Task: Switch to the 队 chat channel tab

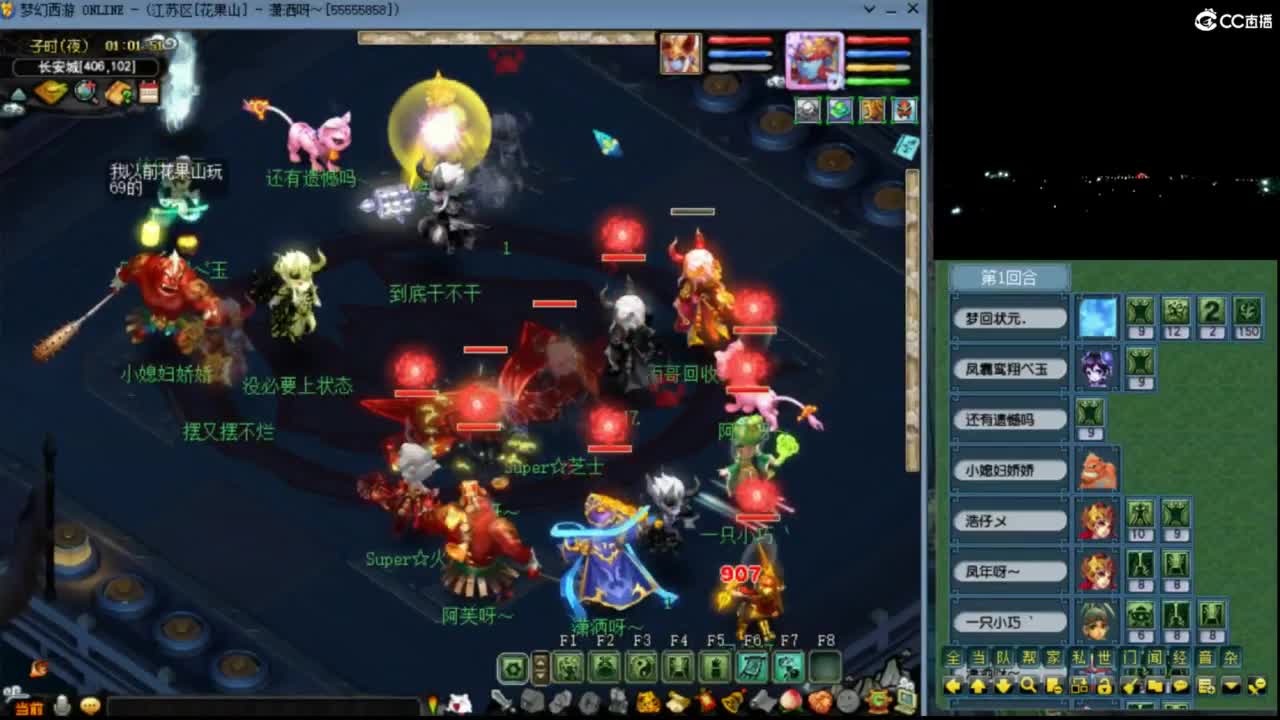Action: [1002, 658]
